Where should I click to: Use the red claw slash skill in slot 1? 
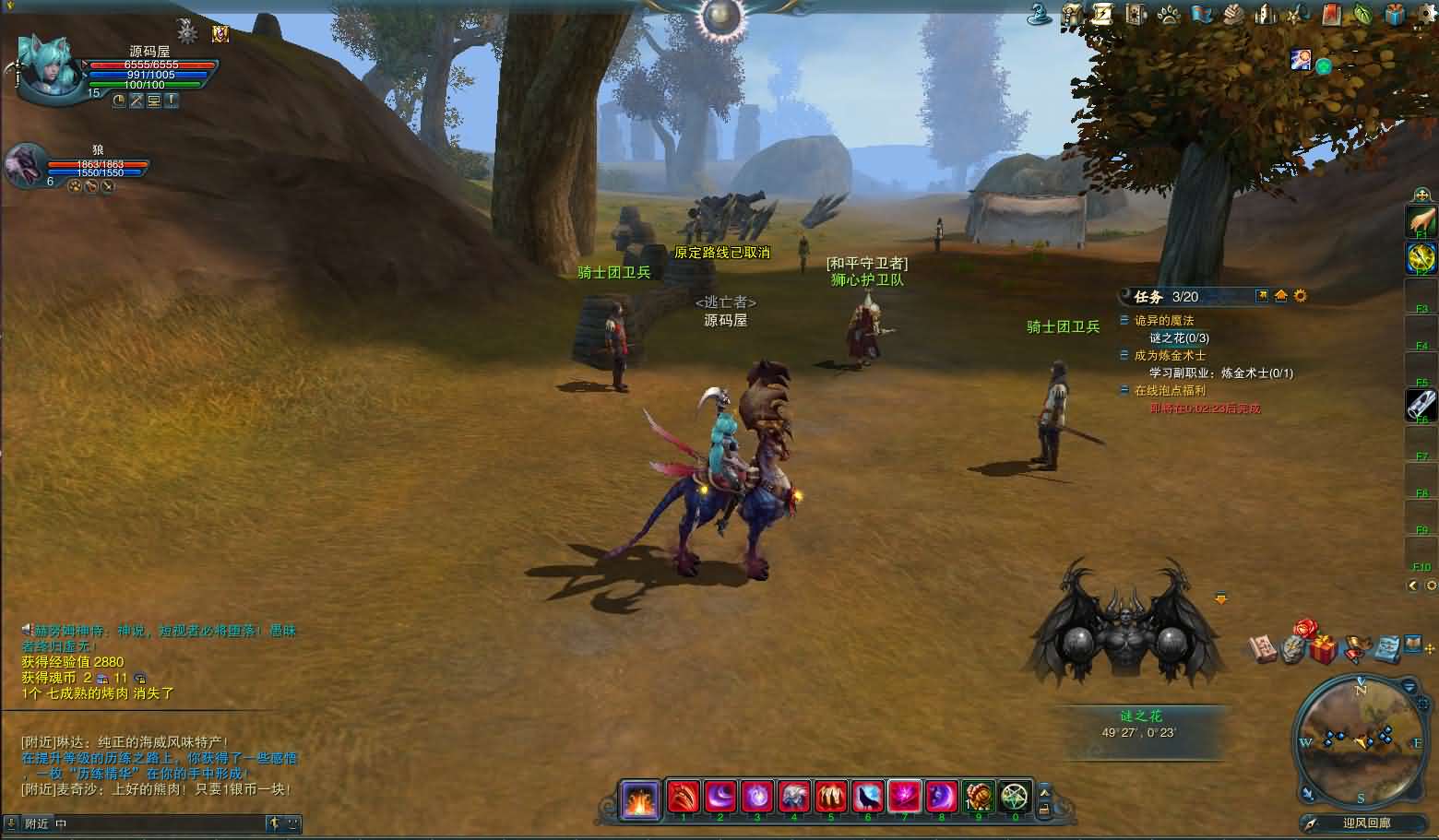[x=684, y=796]
